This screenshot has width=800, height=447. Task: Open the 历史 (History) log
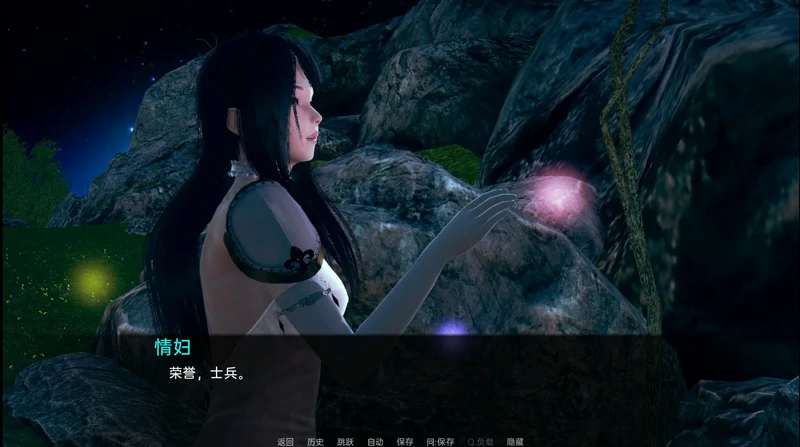pos(315,441)
